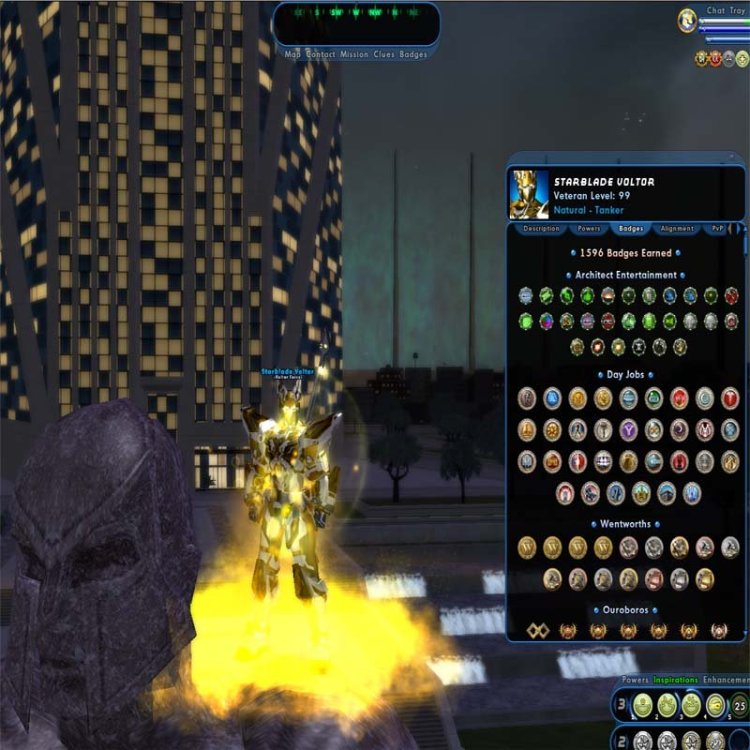Open the Tray menu

pos(740,11)
